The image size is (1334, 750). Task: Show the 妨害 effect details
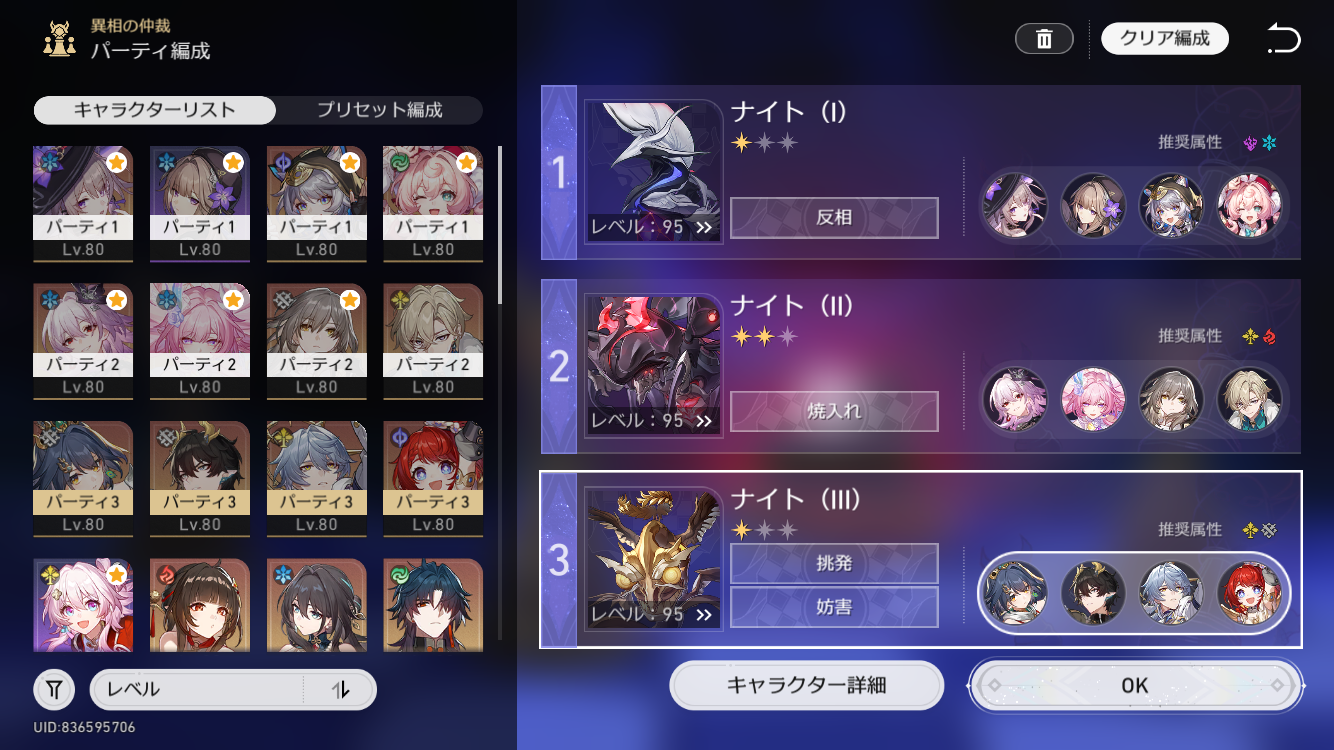tap(834, 607)
